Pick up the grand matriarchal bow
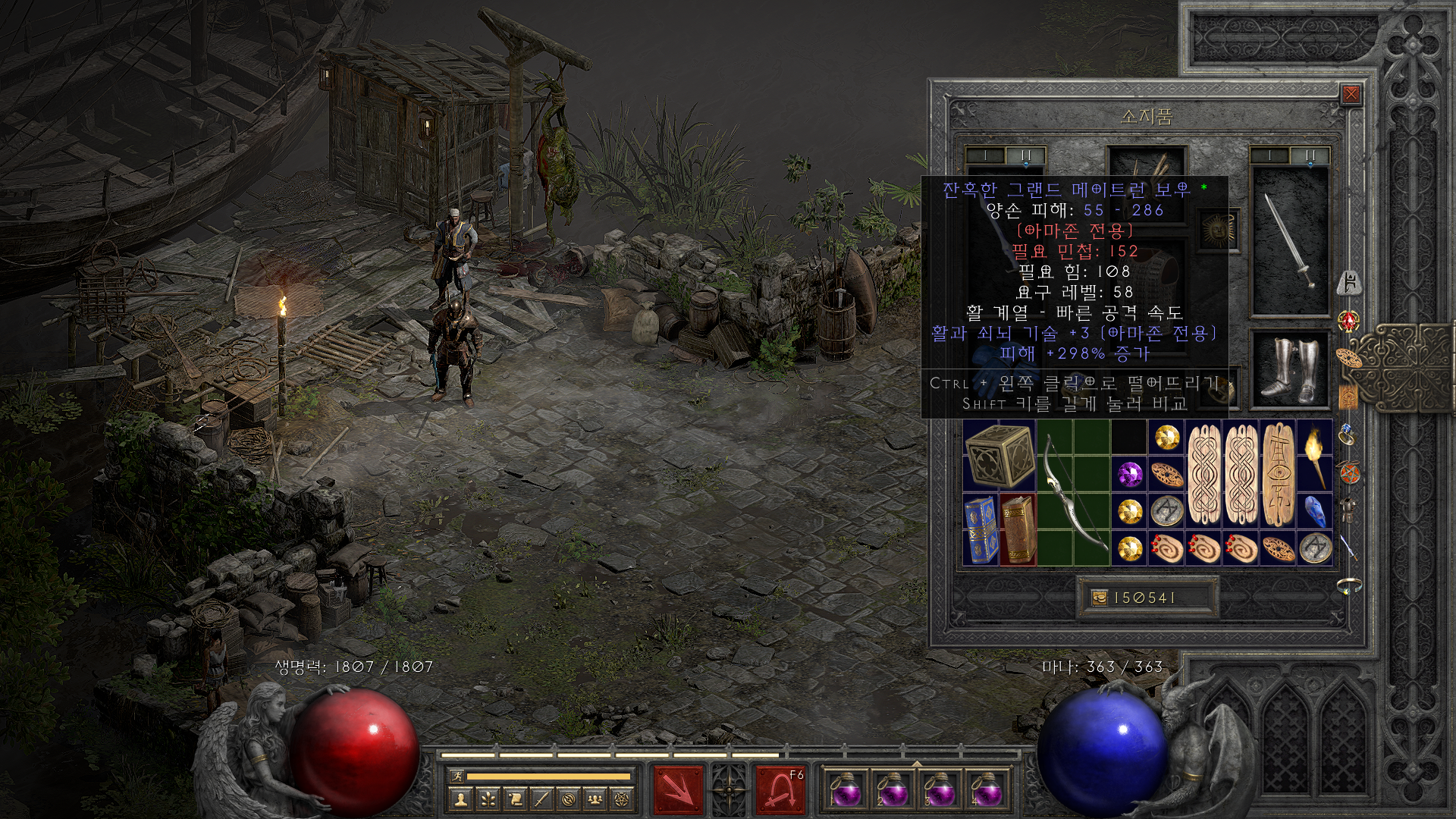This screenshot has height=819, width=1456. point(1074,493)
